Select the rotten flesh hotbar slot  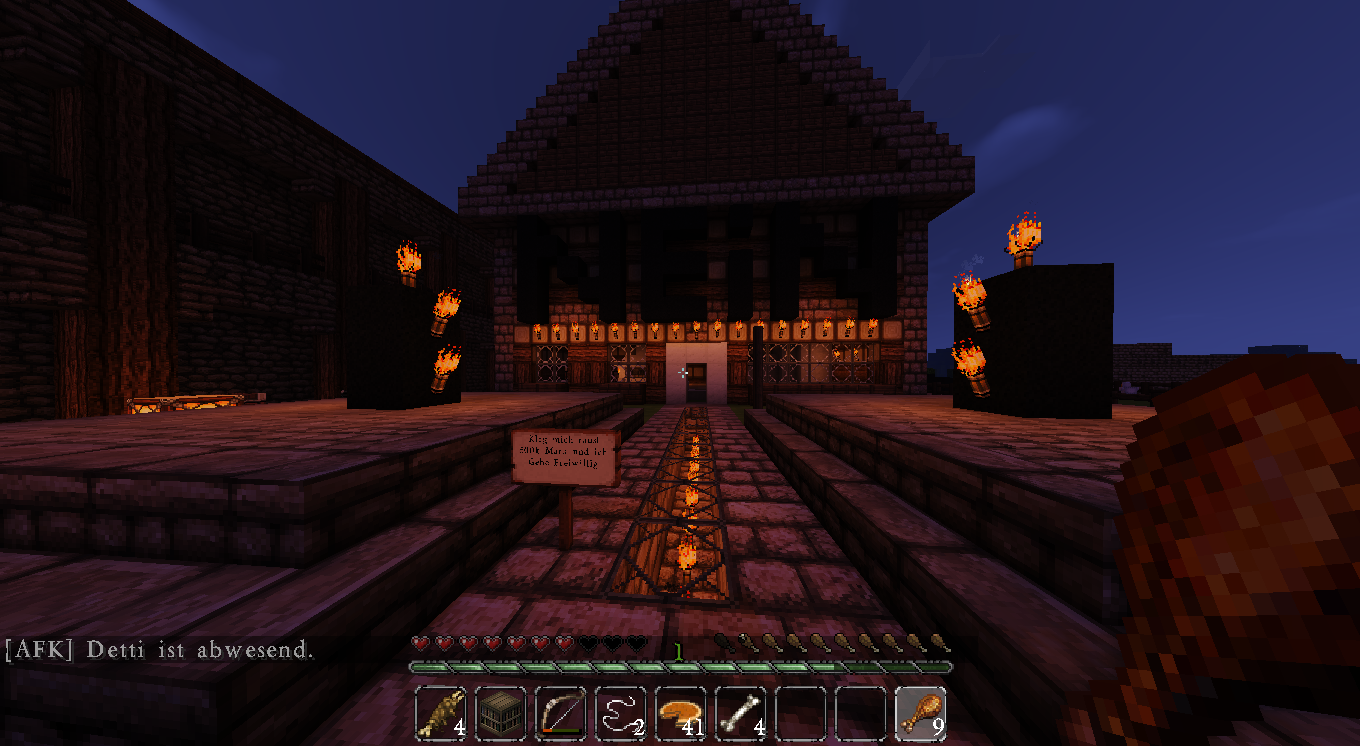(441, 713)
